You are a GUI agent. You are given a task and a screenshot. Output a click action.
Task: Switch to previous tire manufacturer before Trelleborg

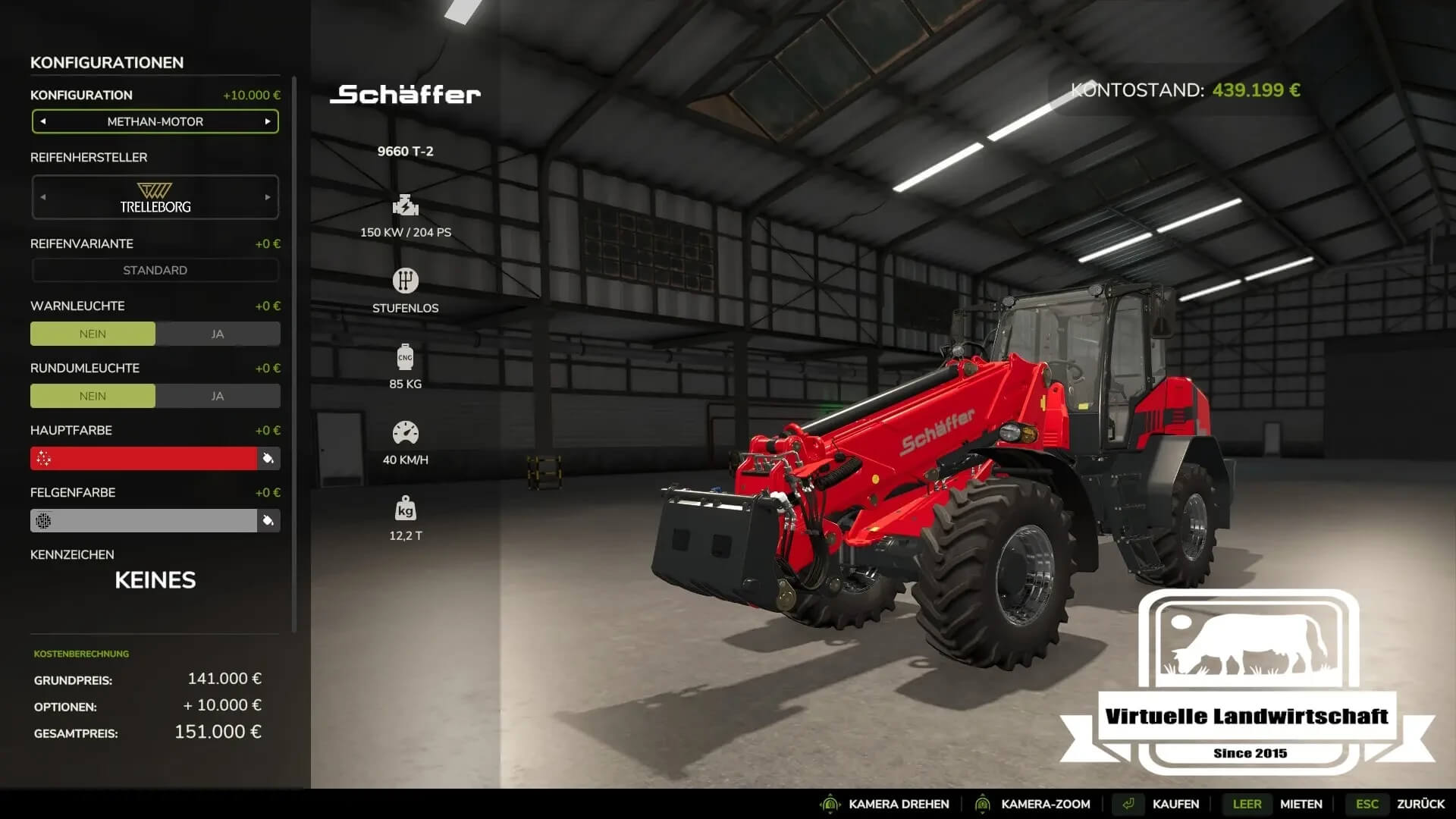click(43, 197)
